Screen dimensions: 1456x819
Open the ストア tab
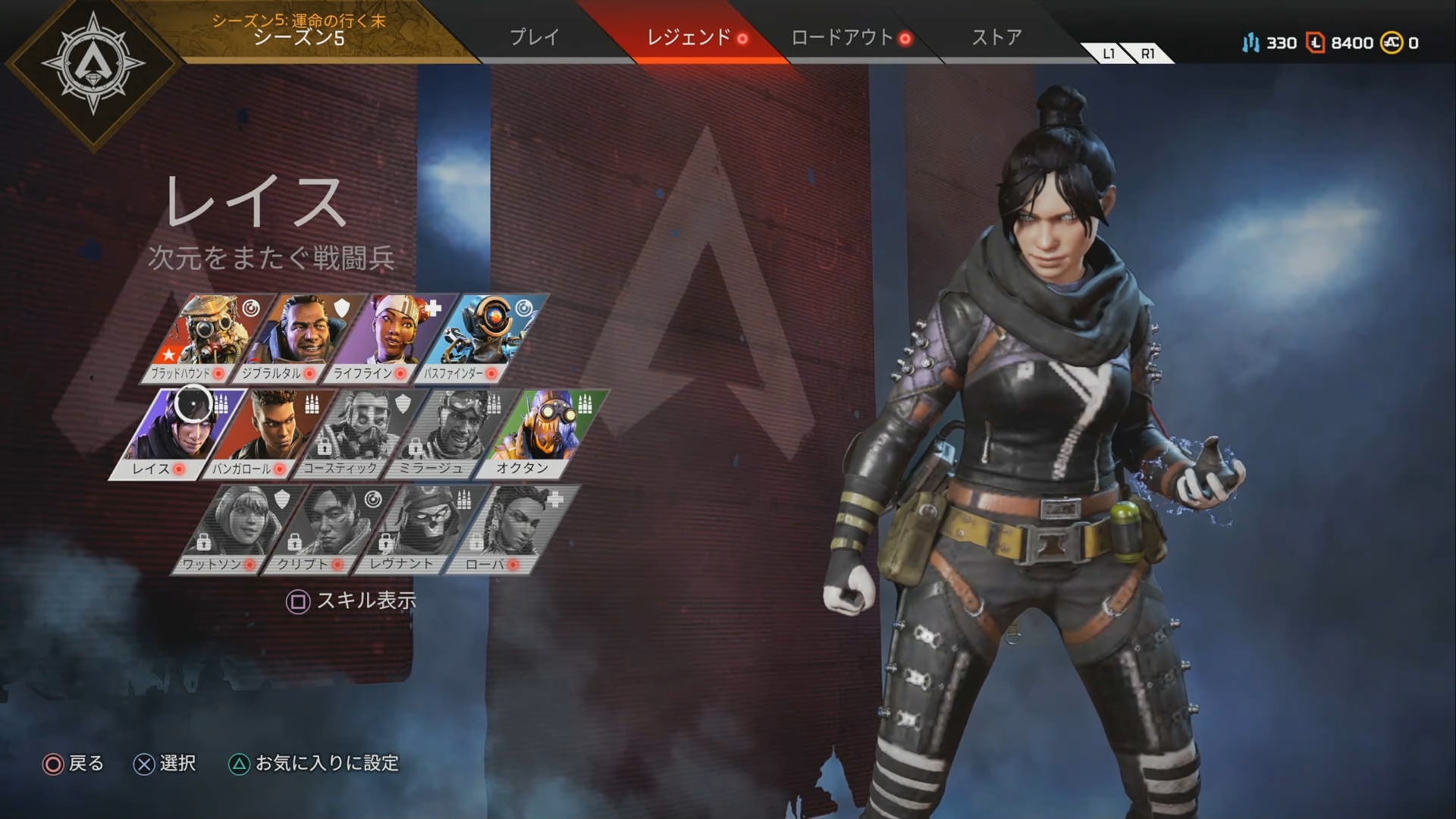[996, 37]
